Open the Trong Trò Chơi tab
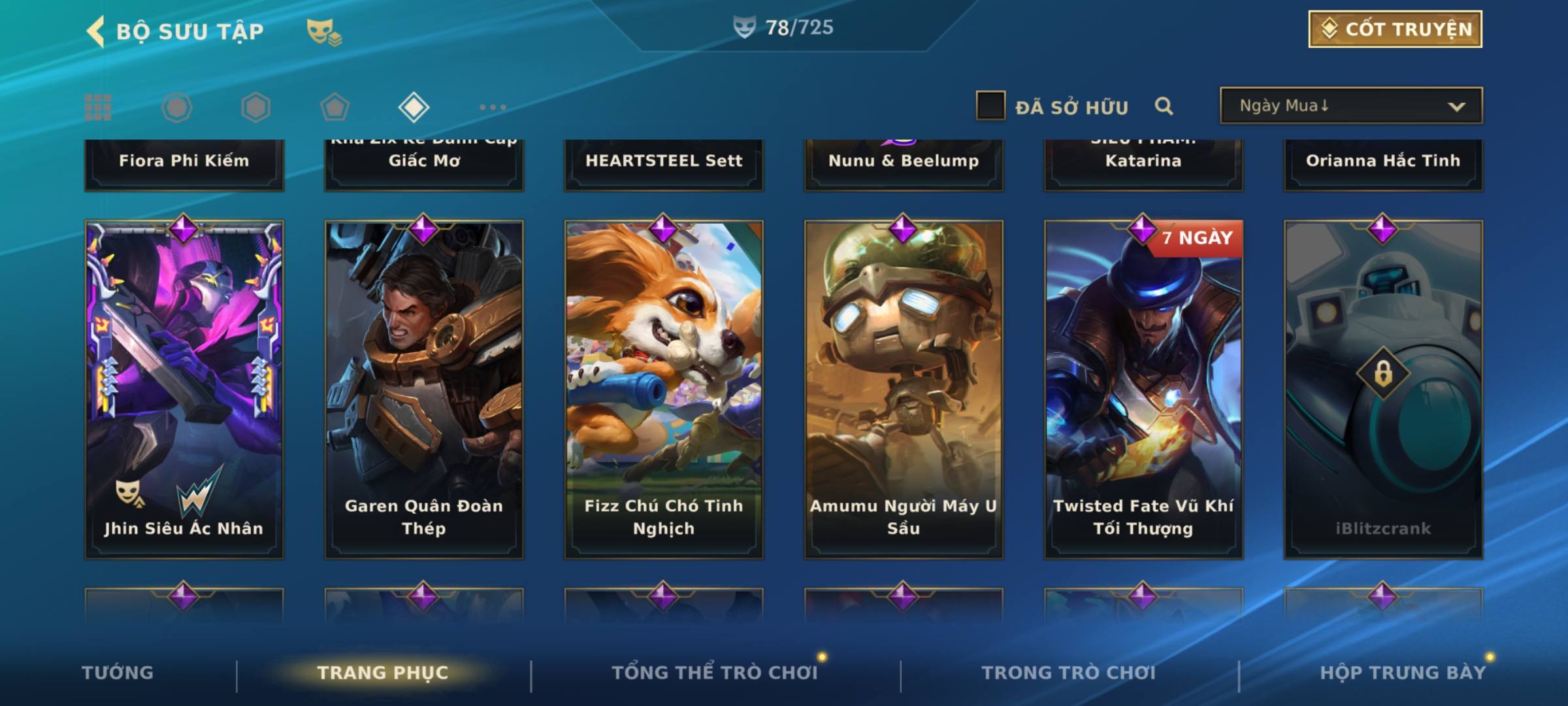1568x706 pixels. click(x=1068, y=673)
